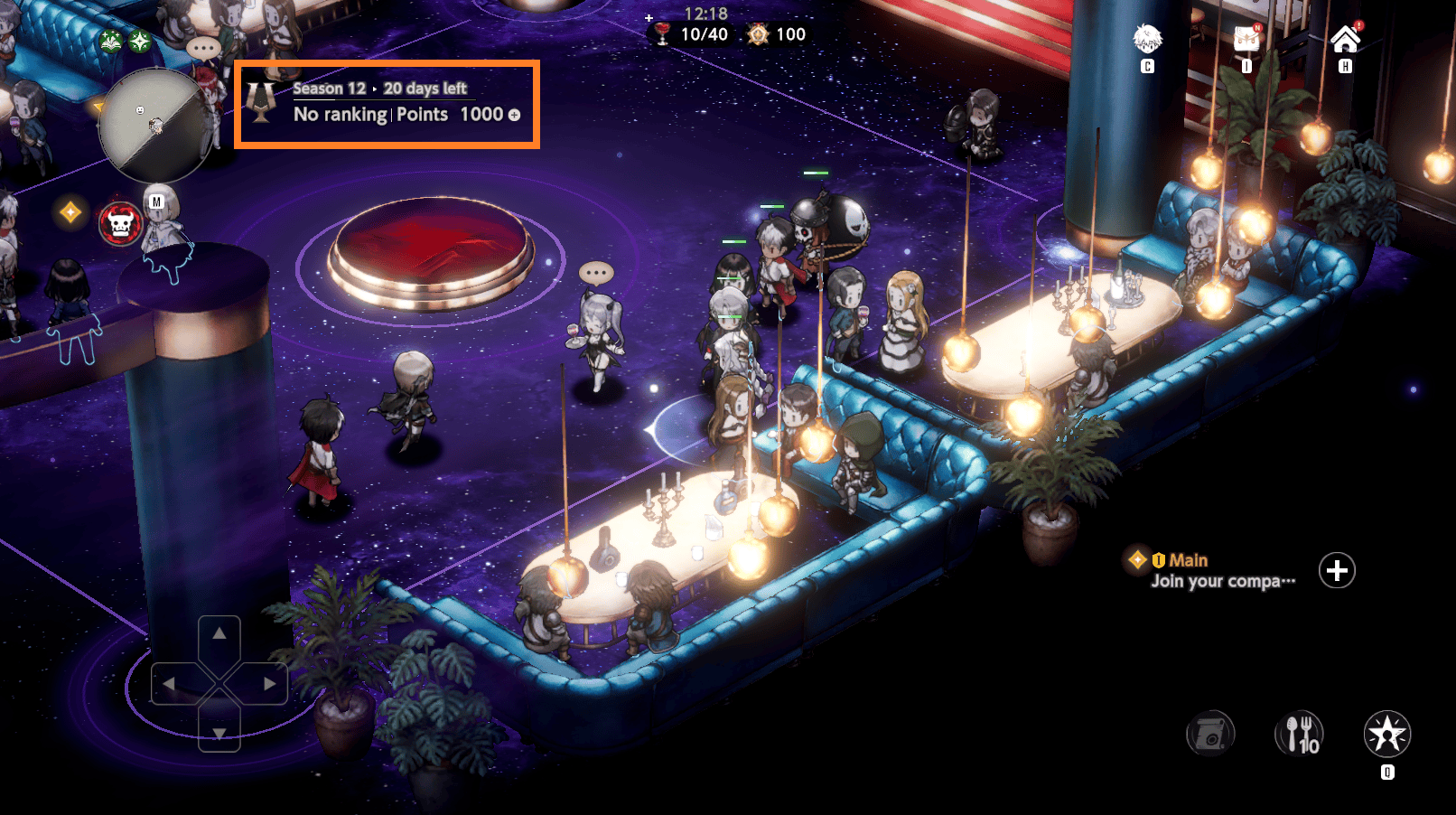Open the green book buff icon
The width and height of the screenshot is (1456, 815).
click(111, 41)
